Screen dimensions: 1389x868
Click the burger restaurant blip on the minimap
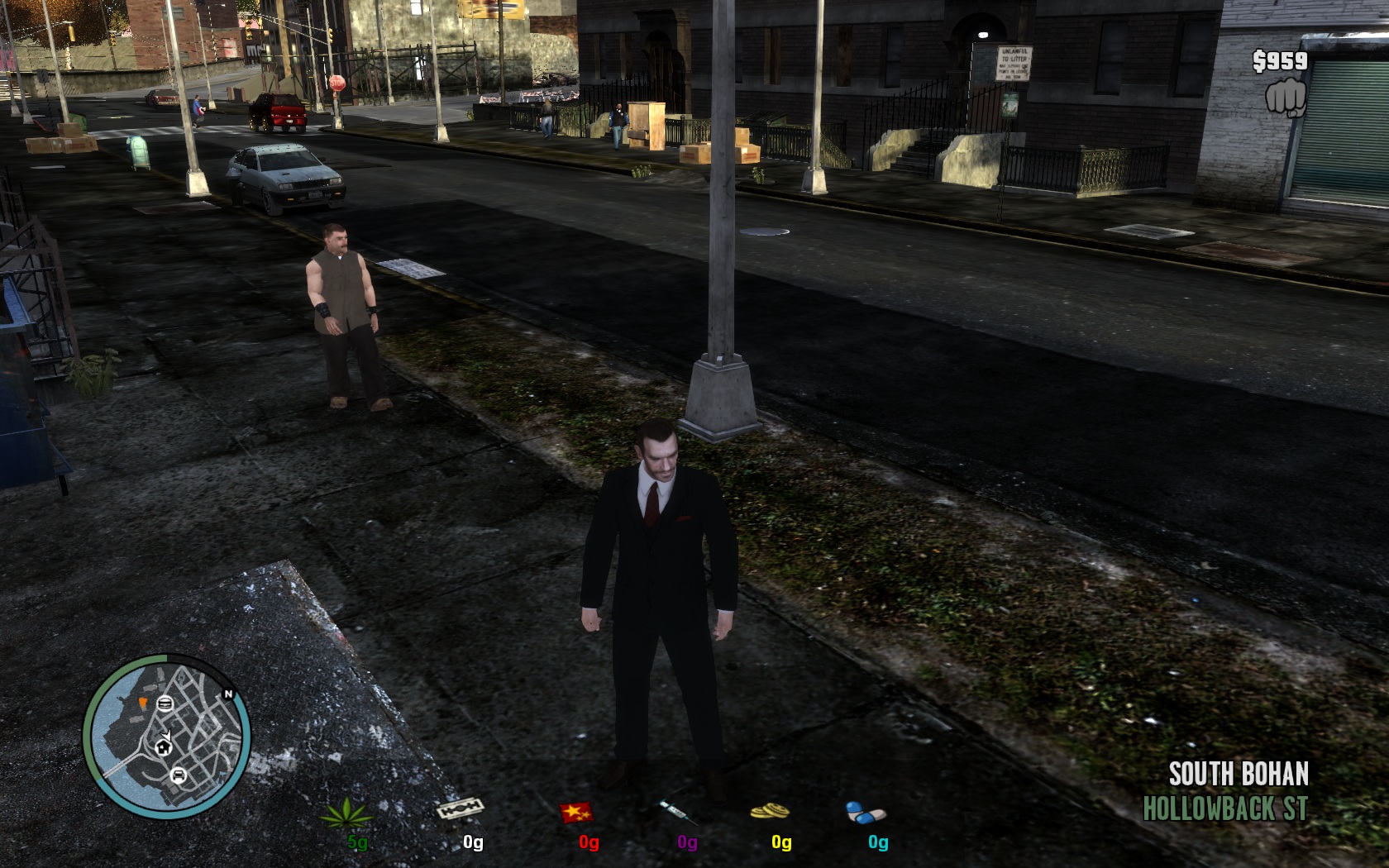tap(164, 703)
